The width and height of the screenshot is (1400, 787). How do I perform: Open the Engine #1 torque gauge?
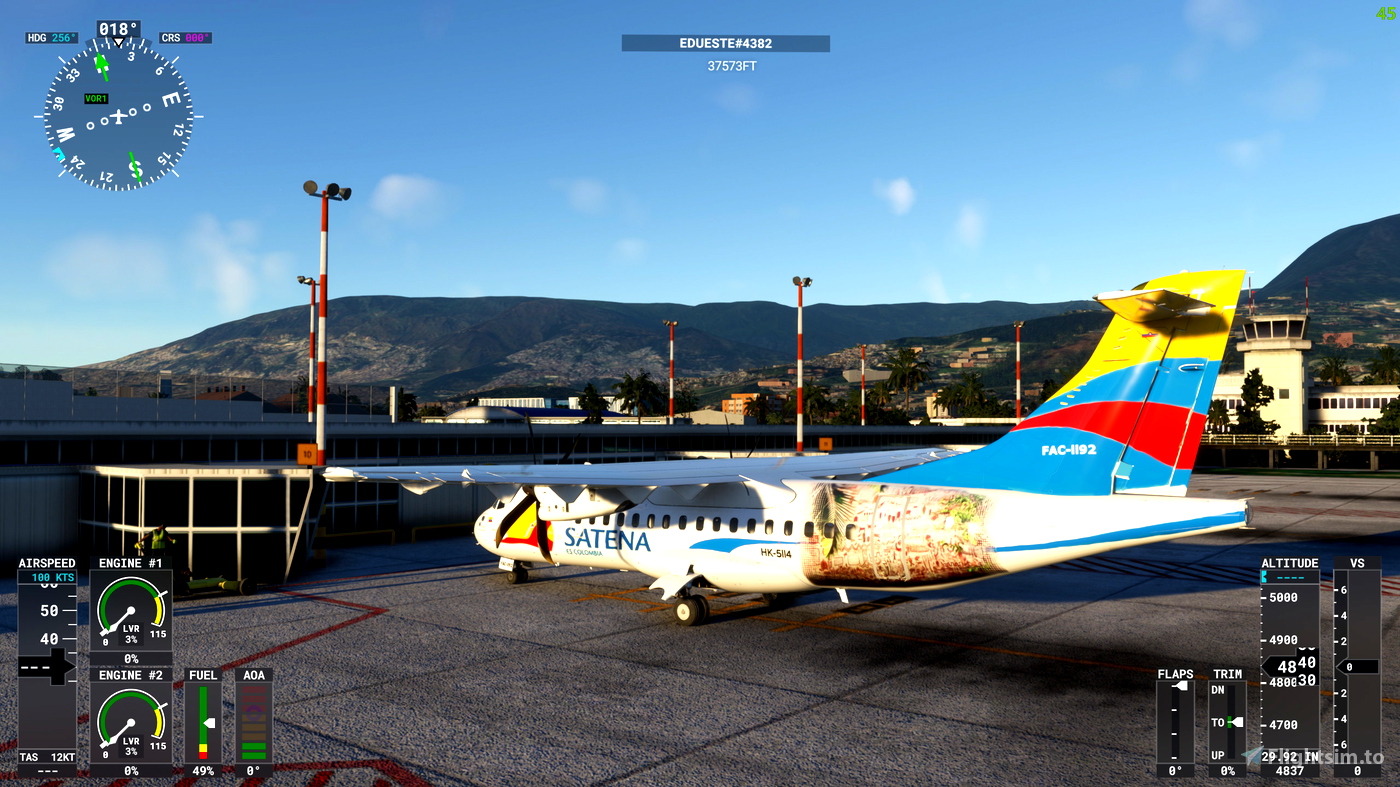click(x=130, y=608)
